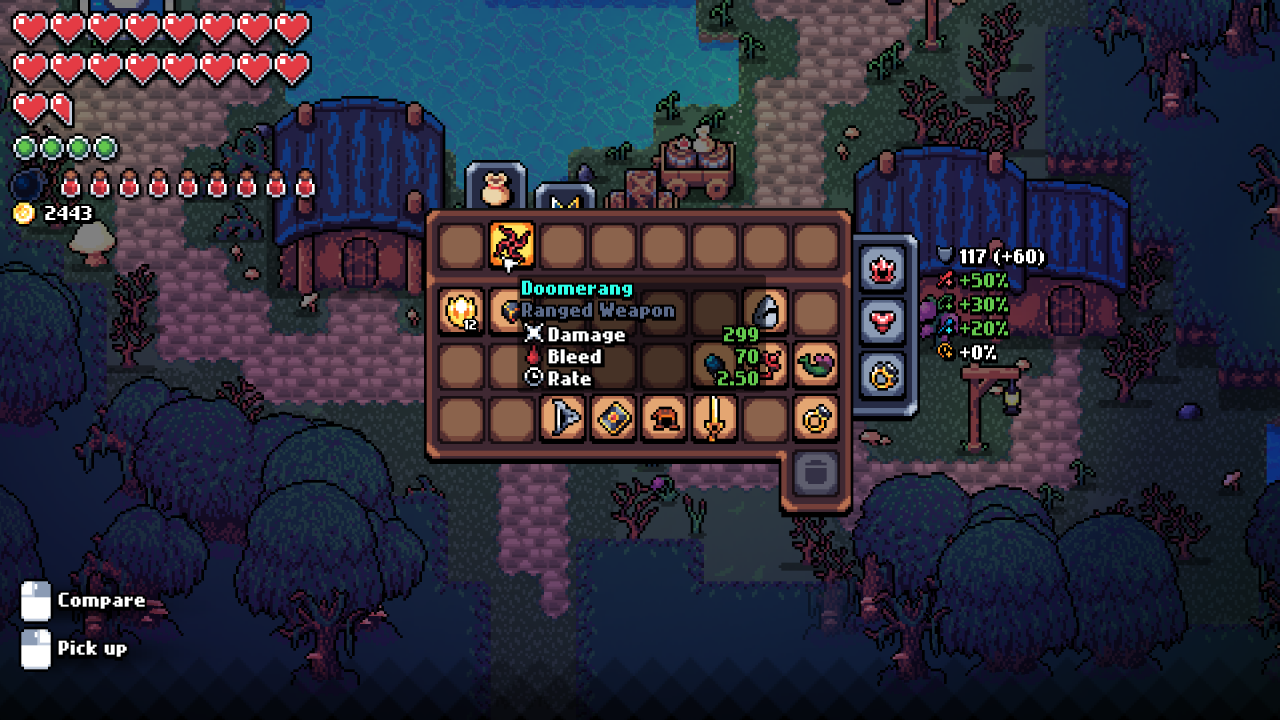
Task: Open the red crystal equipment slot
Action: coord(885,268)
